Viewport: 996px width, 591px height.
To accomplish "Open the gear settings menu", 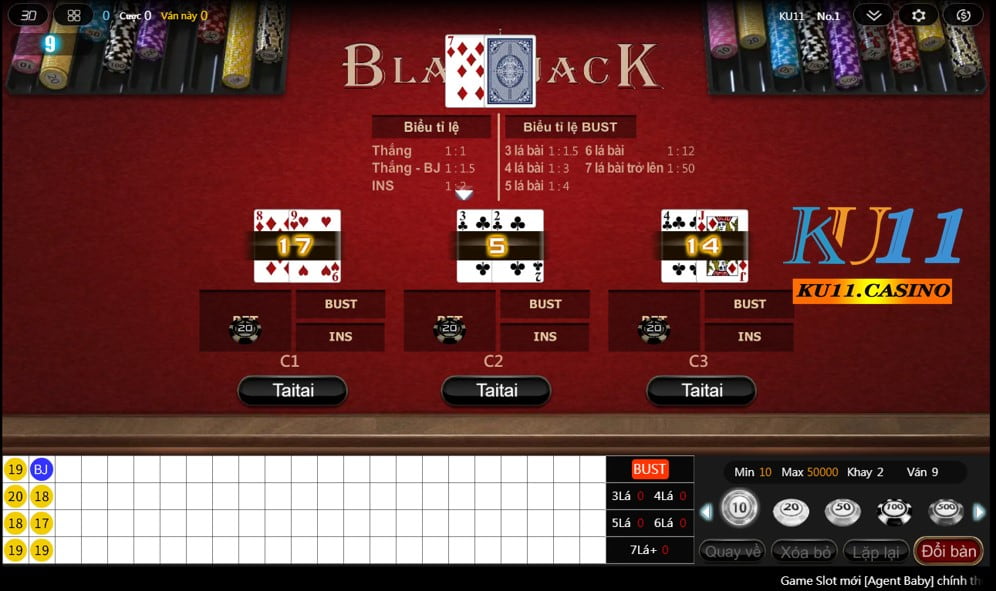I will (x=918, y=15).
